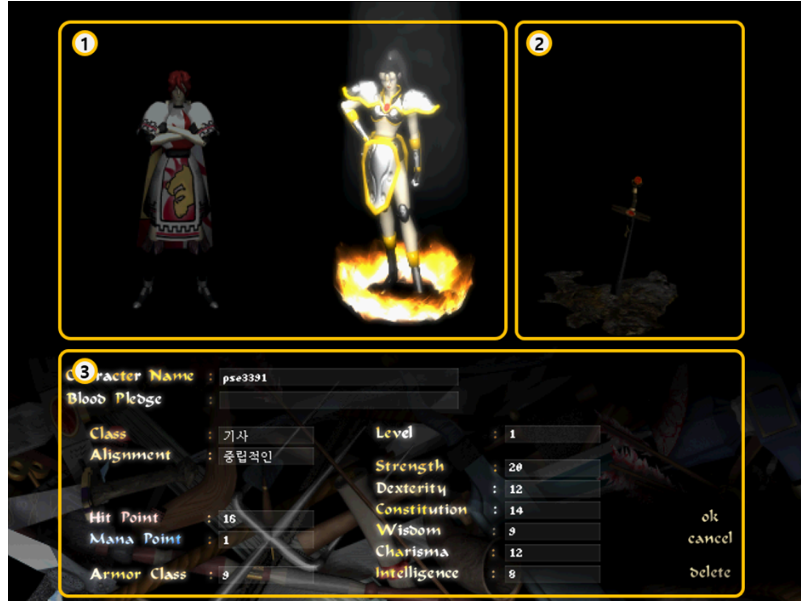This screenshot has height=601, width=801.
Task: Confirm the character with ok
Action: click(x=710, y=517)
